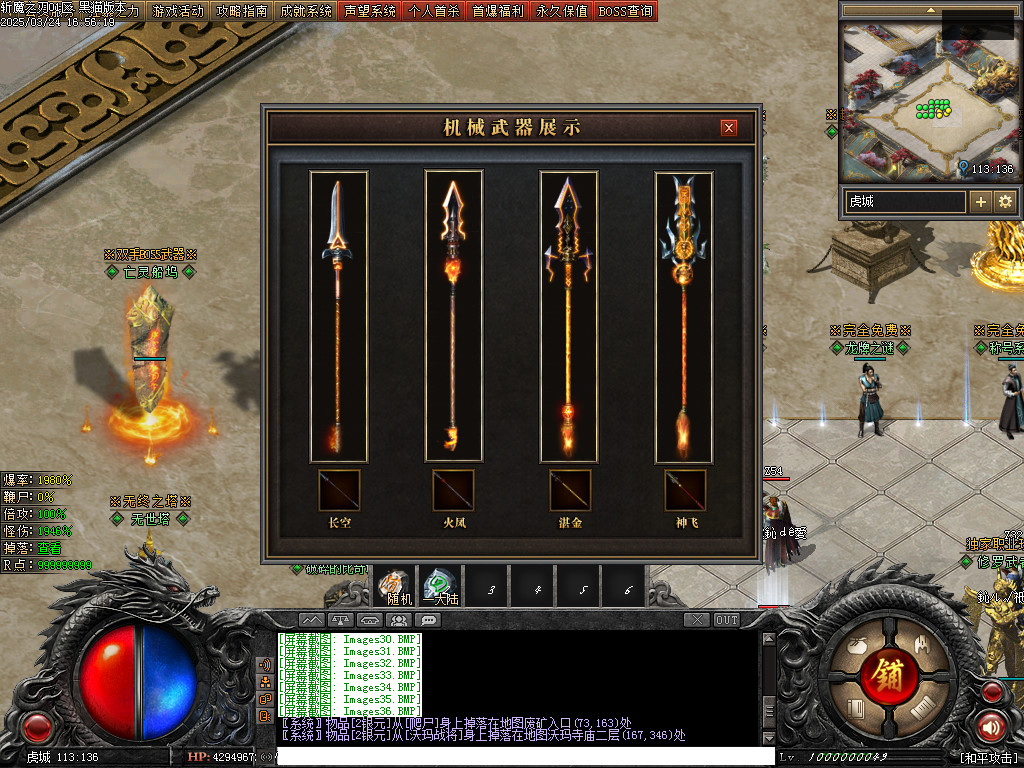
Task: Select the 长空 weapon slot
Action: click(x=339, y=490)
